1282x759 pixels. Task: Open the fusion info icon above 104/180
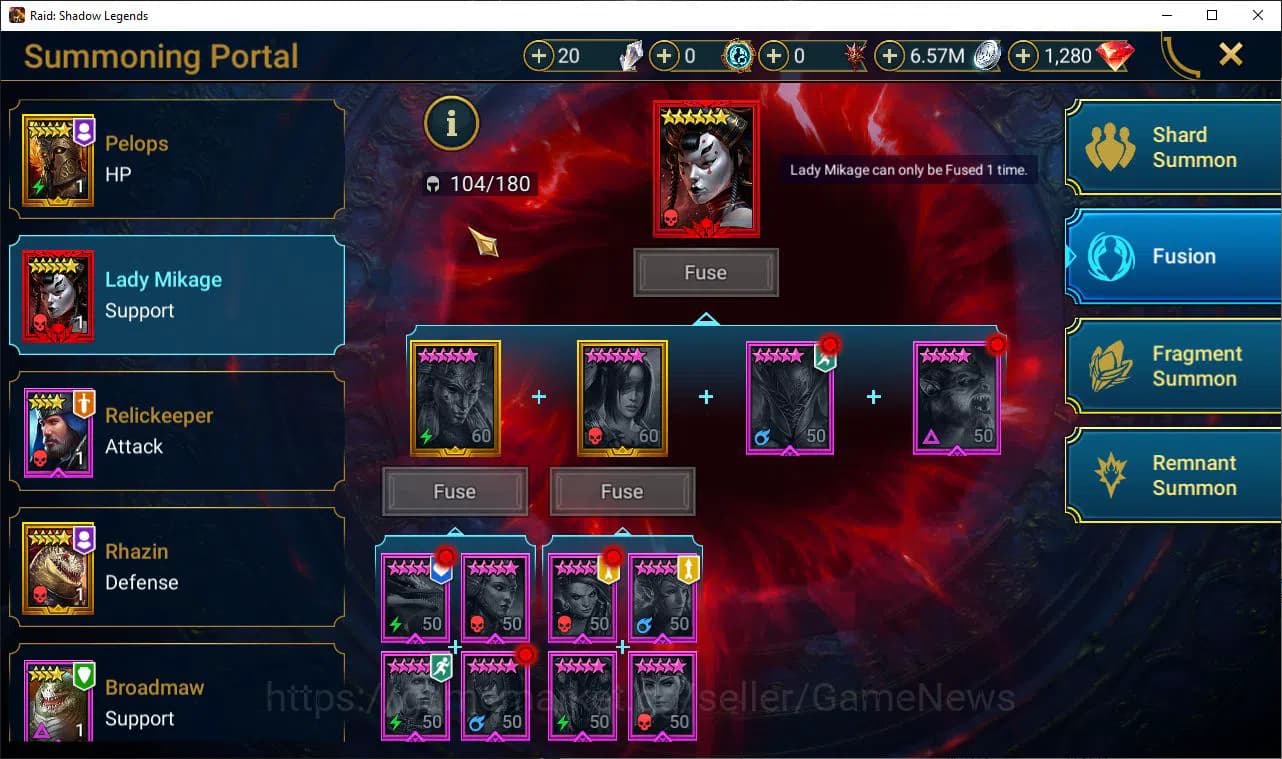(x=451, y=124)
